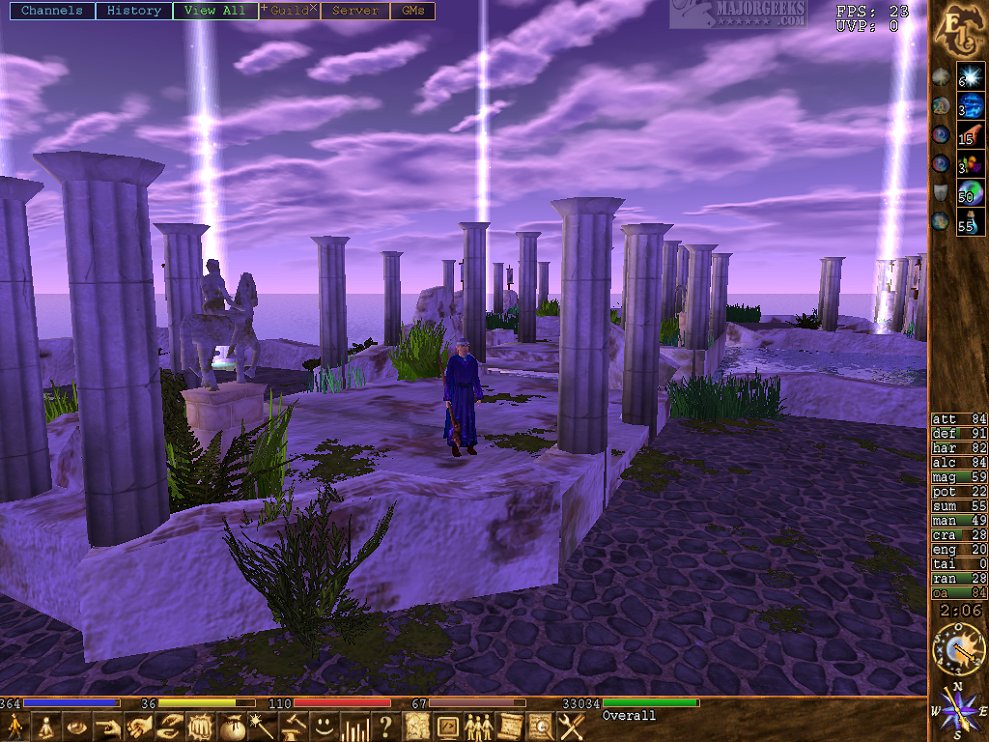Toggle the sit action icon

point(45,727)
